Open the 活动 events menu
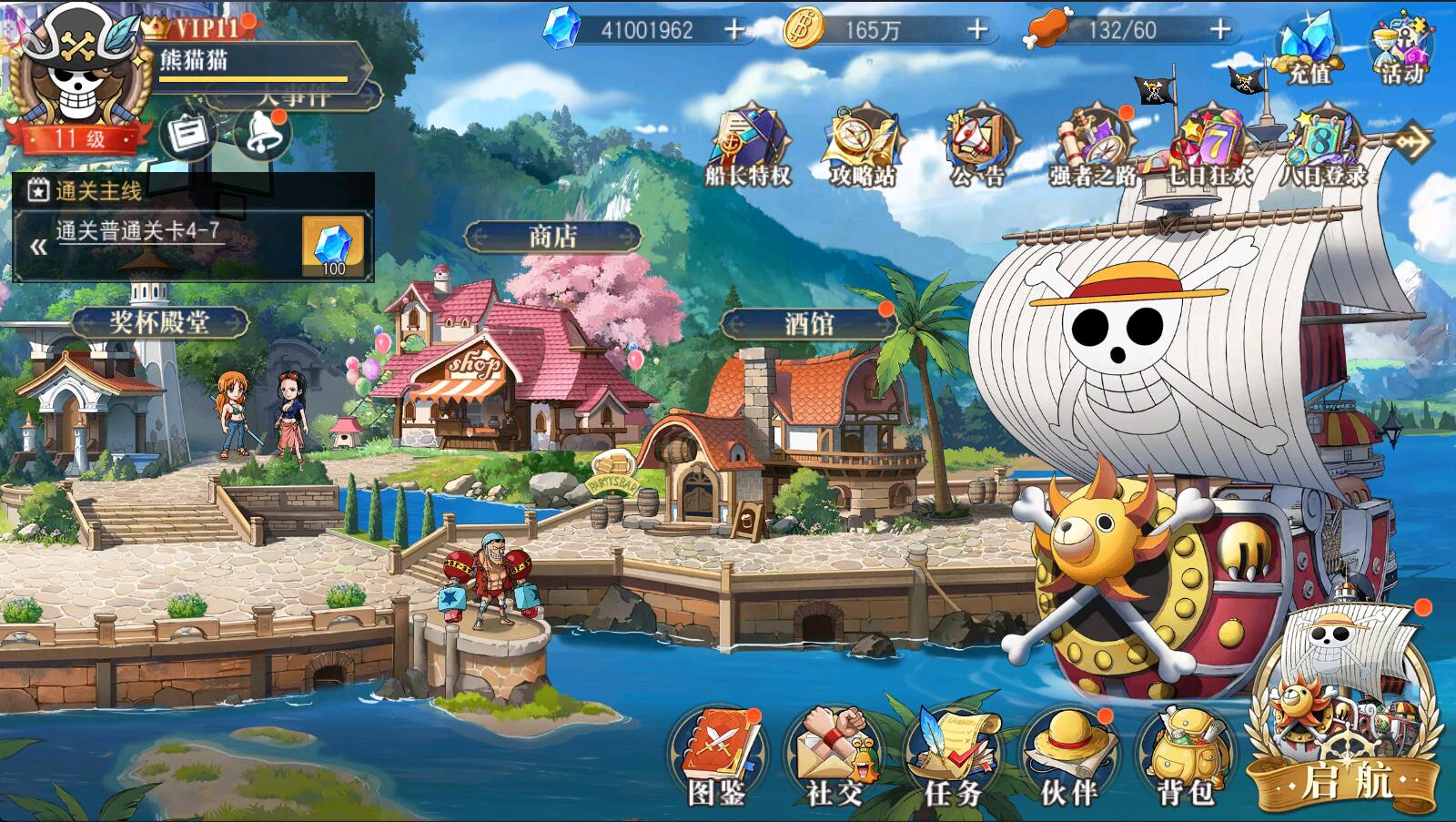Viewport: 1456px width, 822px height. pyautogui.click(x=1401, y=50)
